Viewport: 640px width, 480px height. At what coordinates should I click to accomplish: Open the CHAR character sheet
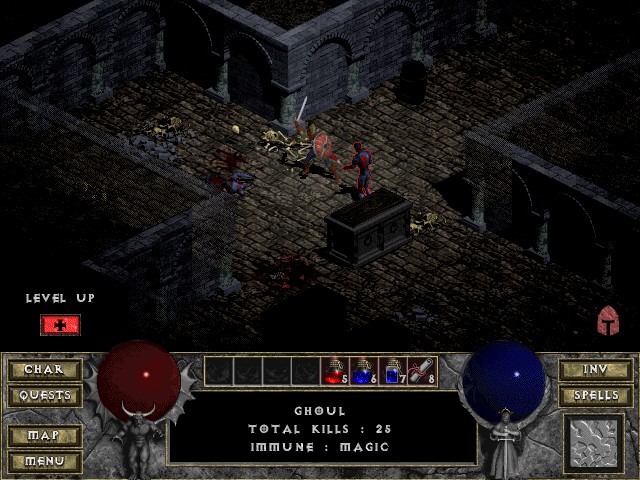pos(44,370)
